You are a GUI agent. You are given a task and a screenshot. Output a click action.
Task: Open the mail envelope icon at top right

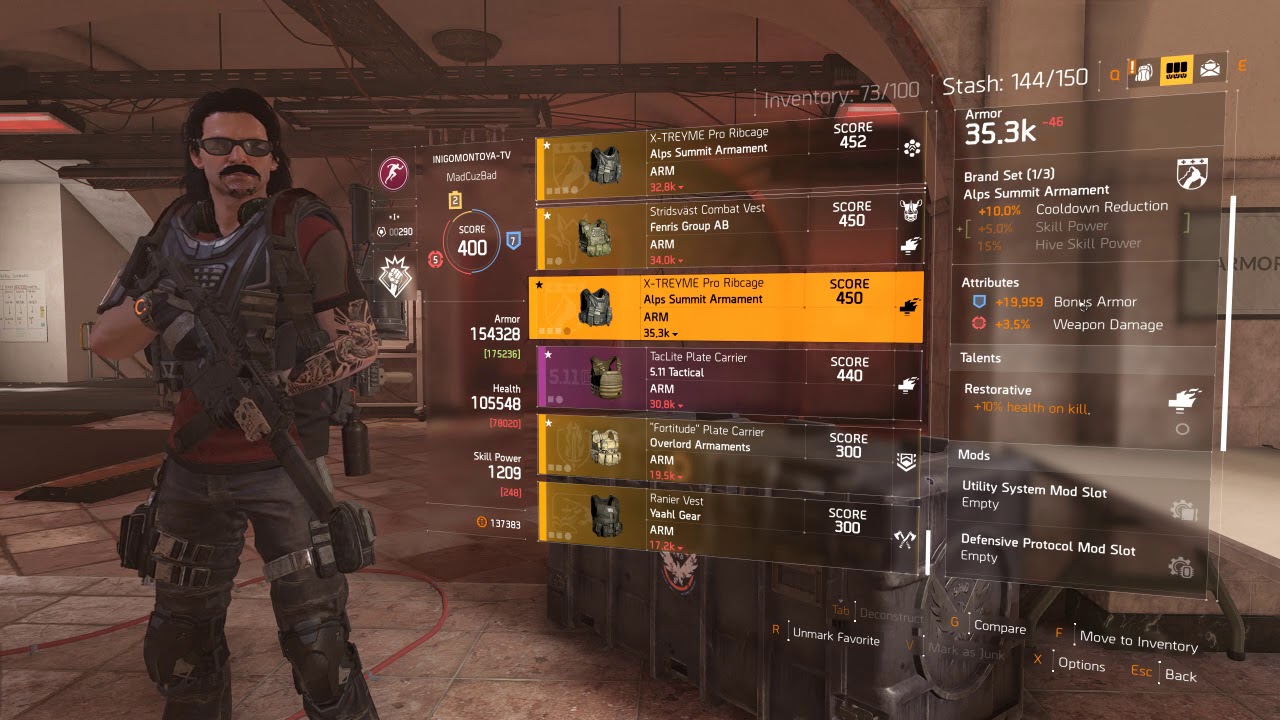click(x=1210, y=68)
